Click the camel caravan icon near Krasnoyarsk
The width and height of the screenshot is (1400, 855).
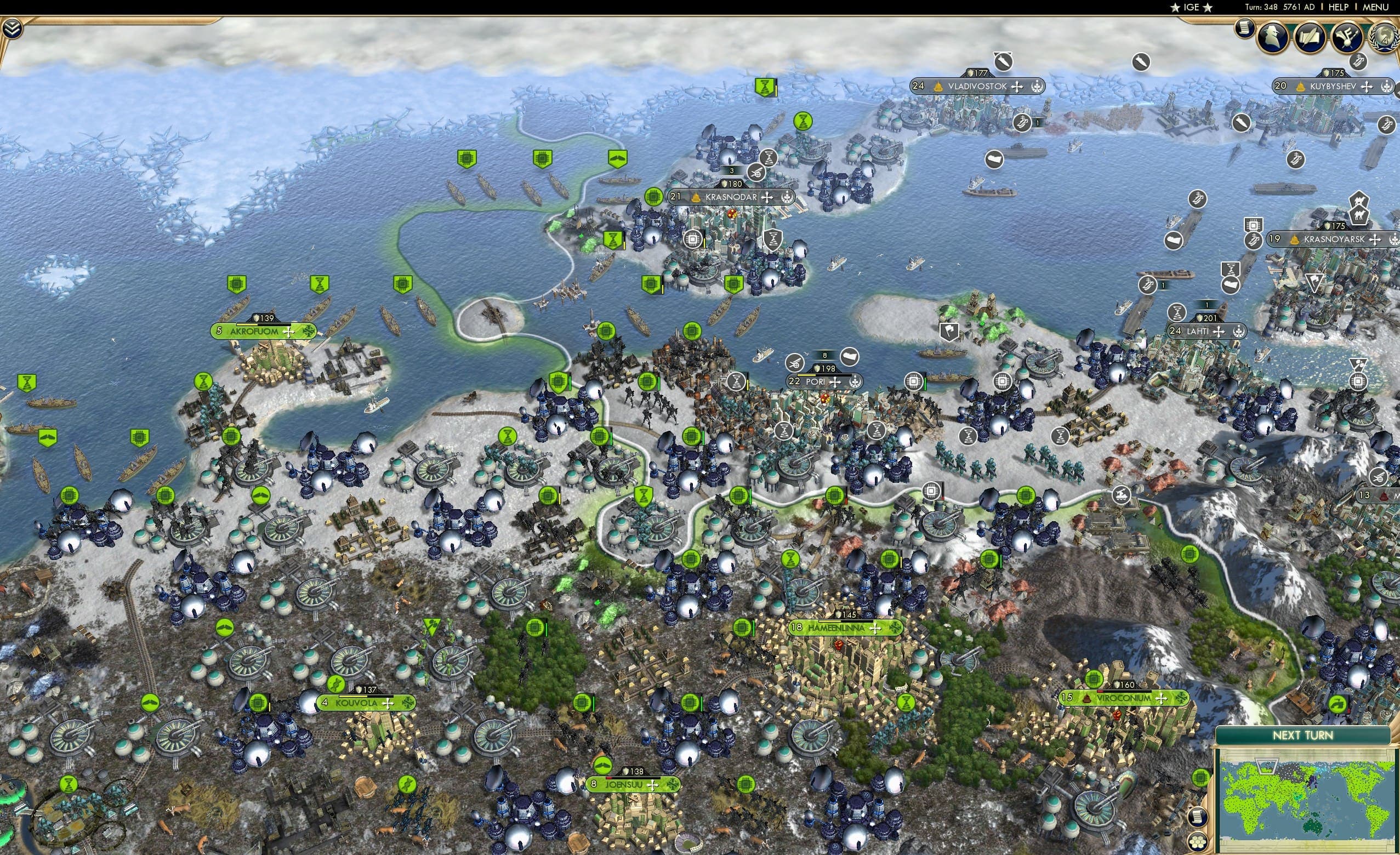[1359, 215]
